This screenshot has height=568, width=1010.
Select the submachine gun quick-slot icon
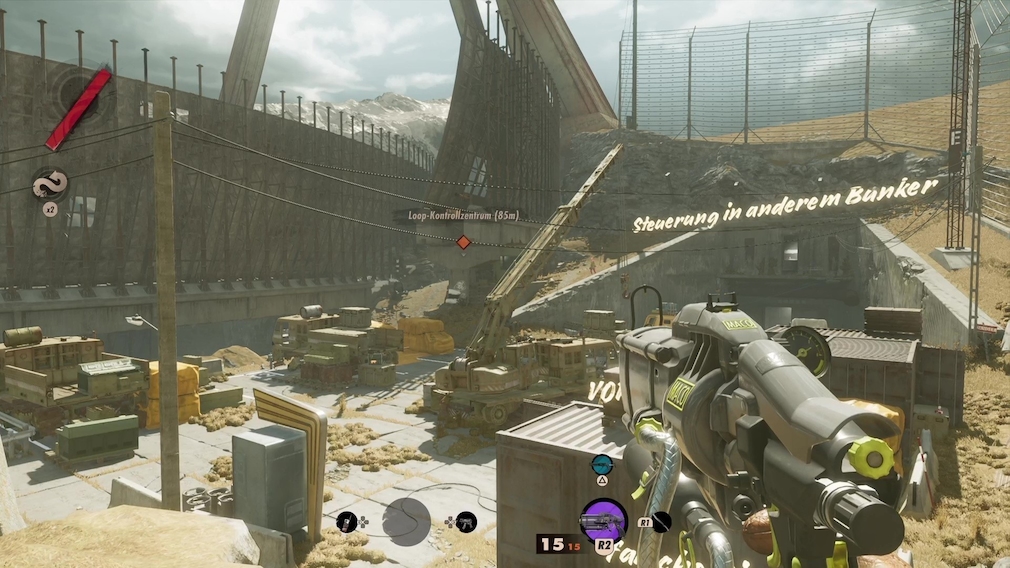coord(466,521)
